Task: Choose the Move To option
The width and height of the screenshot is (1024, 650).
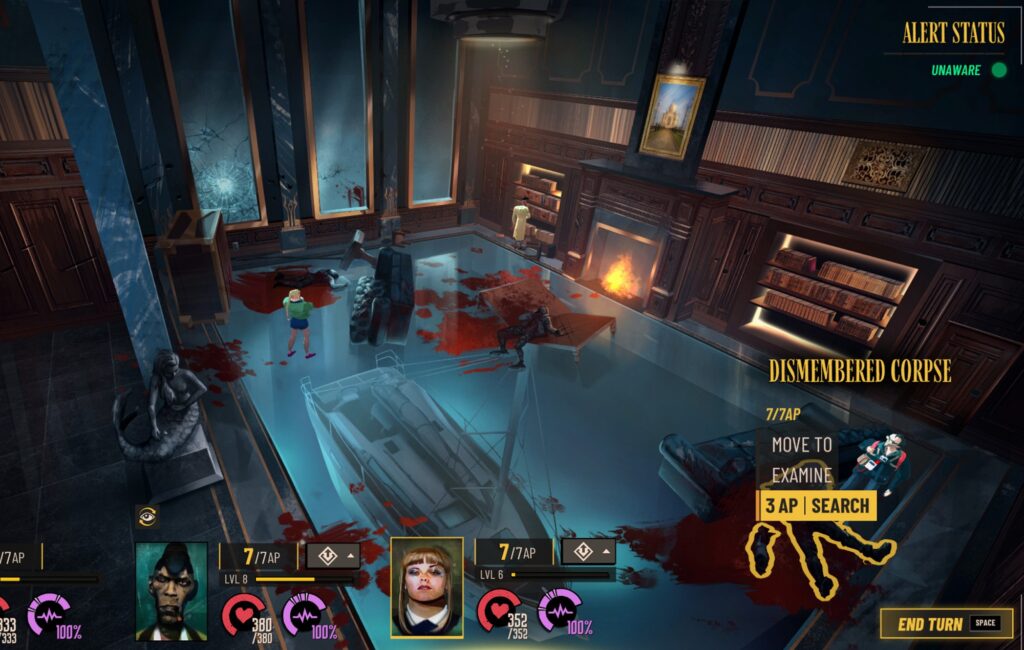Action: pyautogui.click(x=802, y=444)
